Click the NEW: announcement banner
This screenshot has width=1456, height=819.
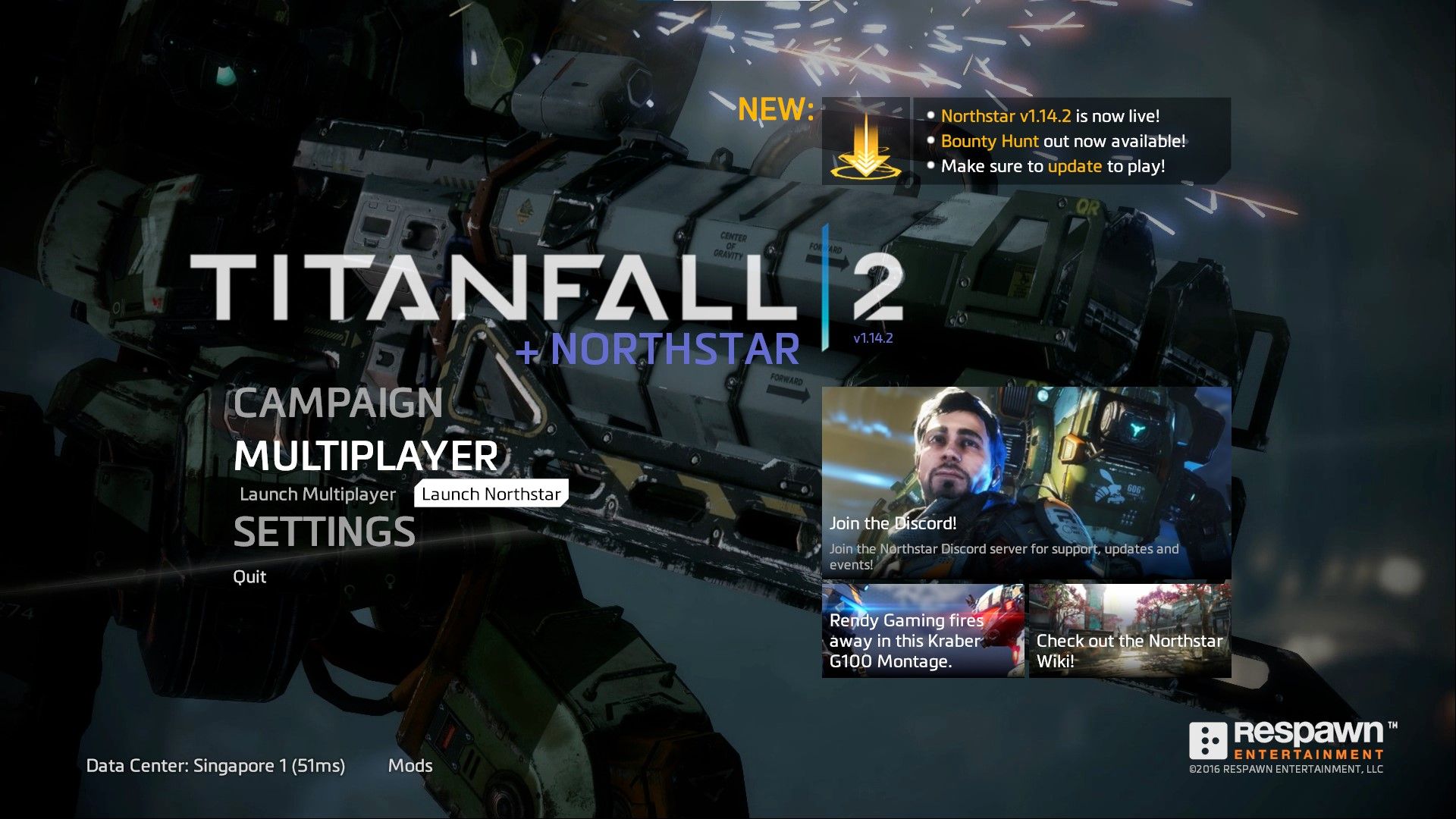point(775,108)
